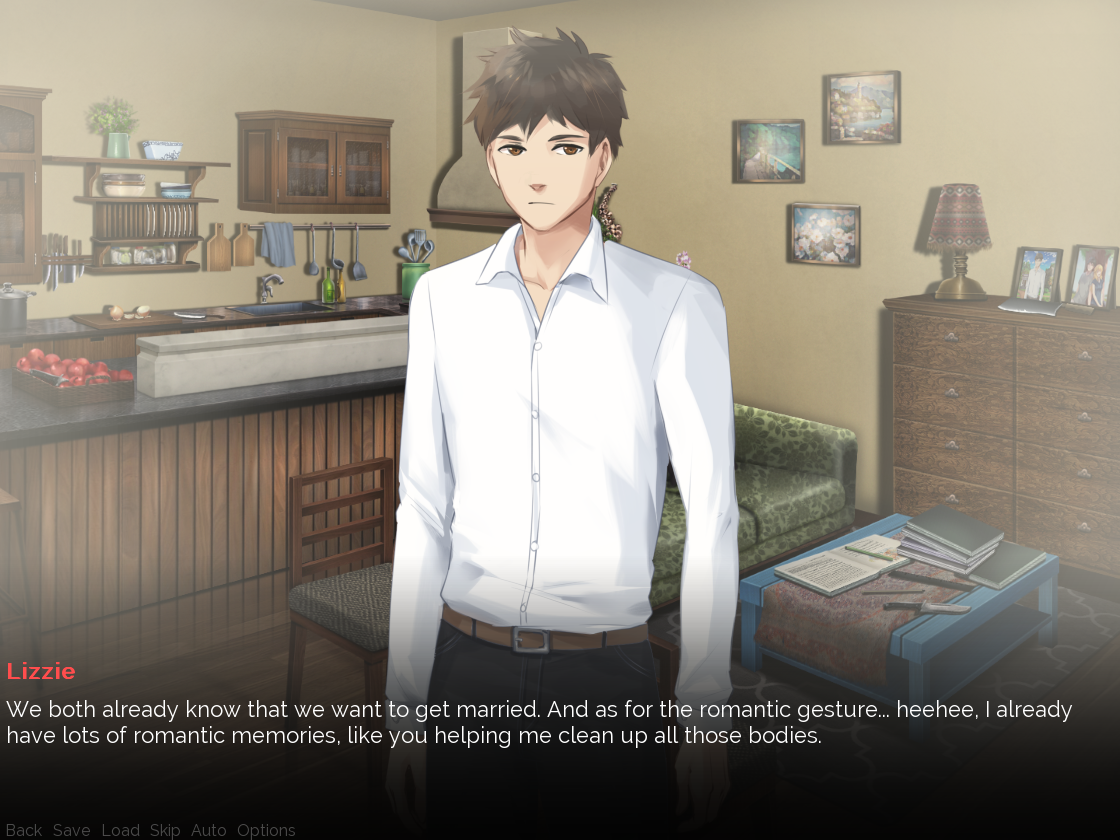Viewport: 1120px width, 840px height.
Task: Go back to the previous dialogue line
Action: 24,830
